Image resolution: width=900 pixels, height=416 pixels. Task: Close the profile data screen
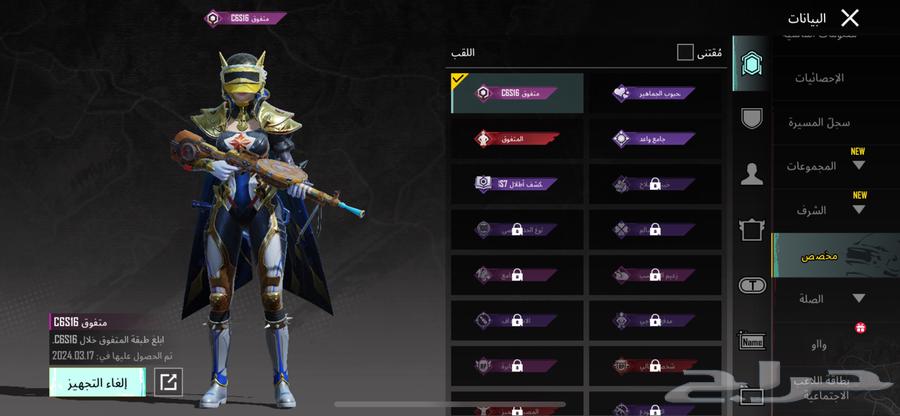click(x=850, y=18)
